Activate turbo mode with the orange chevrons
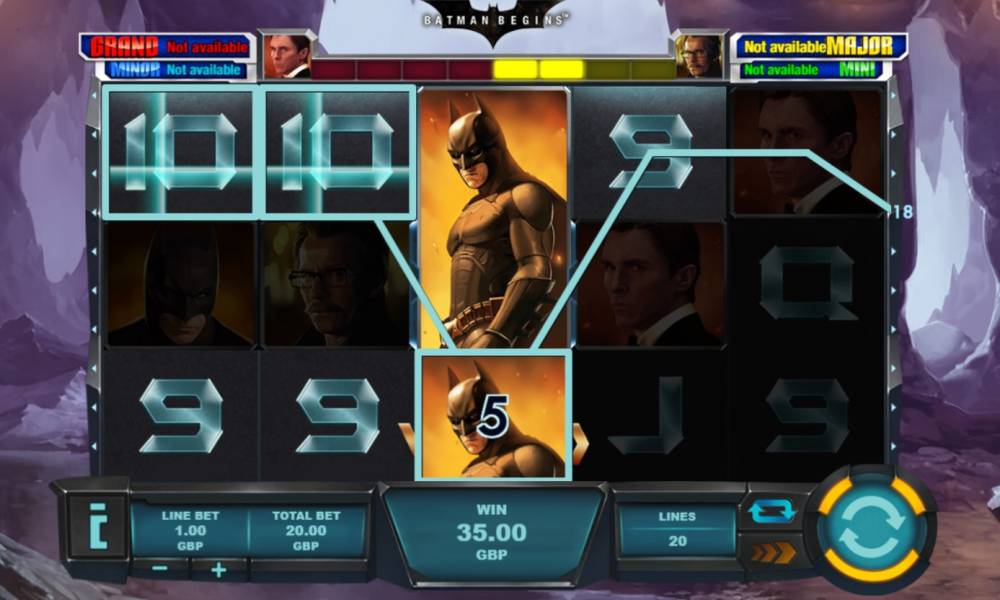The image size is (1000, 600). 772,552
